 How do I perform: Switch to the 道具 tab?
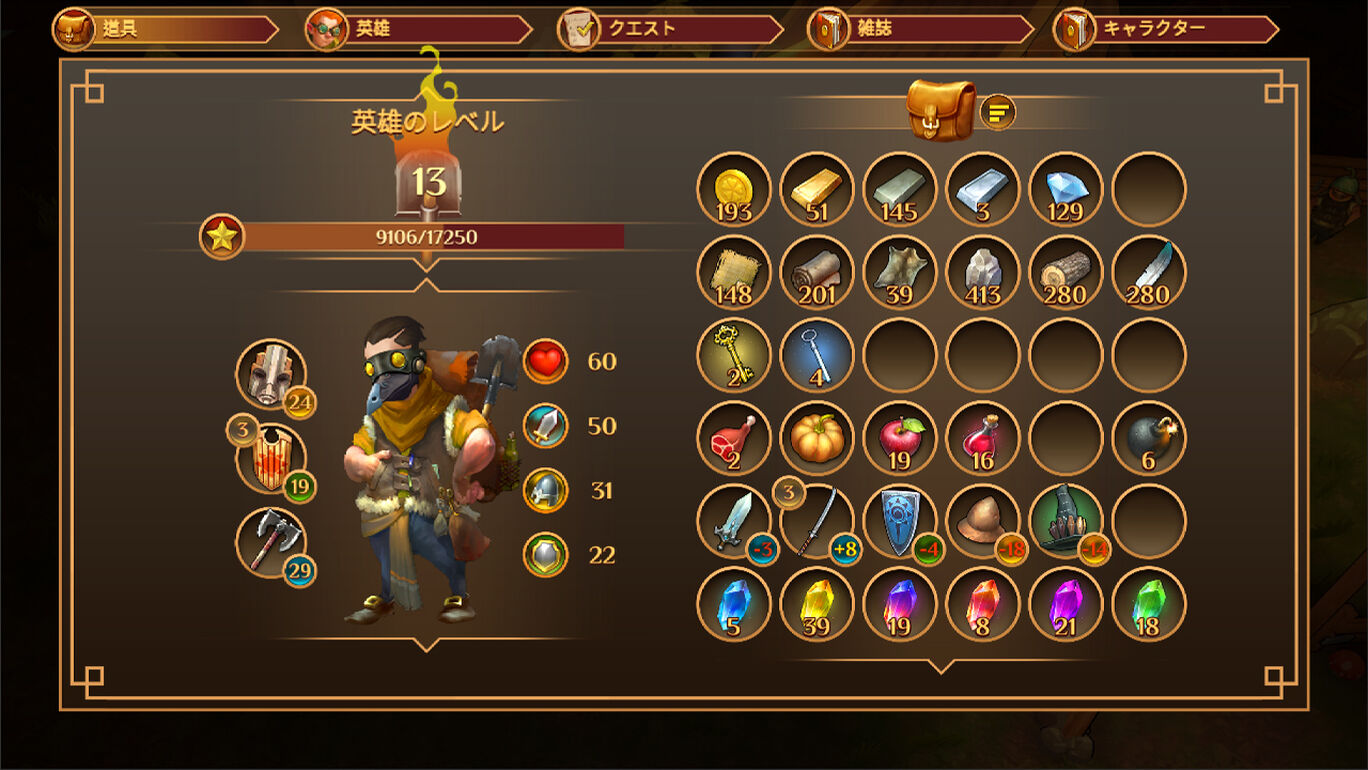click(x=165, y=29)
